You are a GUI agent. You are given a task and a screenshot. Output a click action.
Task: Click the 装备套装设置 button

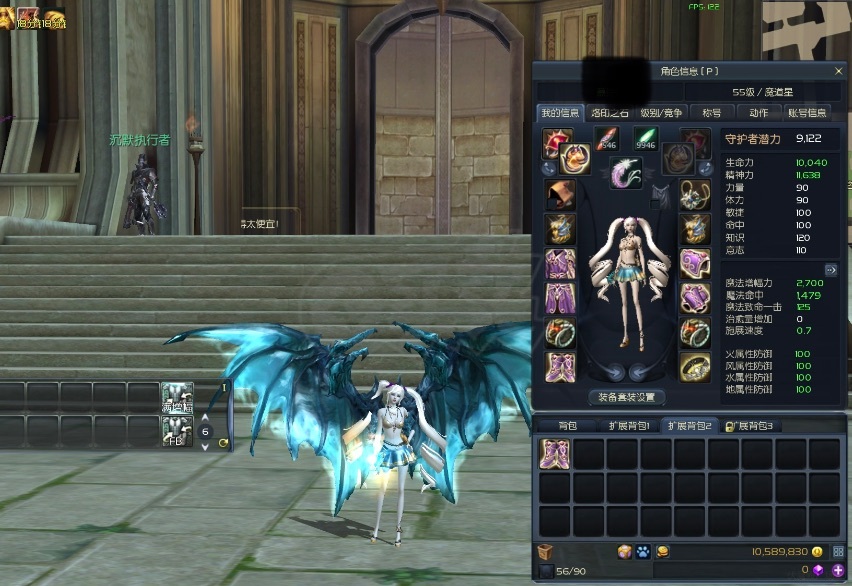[x=626, y=397]
